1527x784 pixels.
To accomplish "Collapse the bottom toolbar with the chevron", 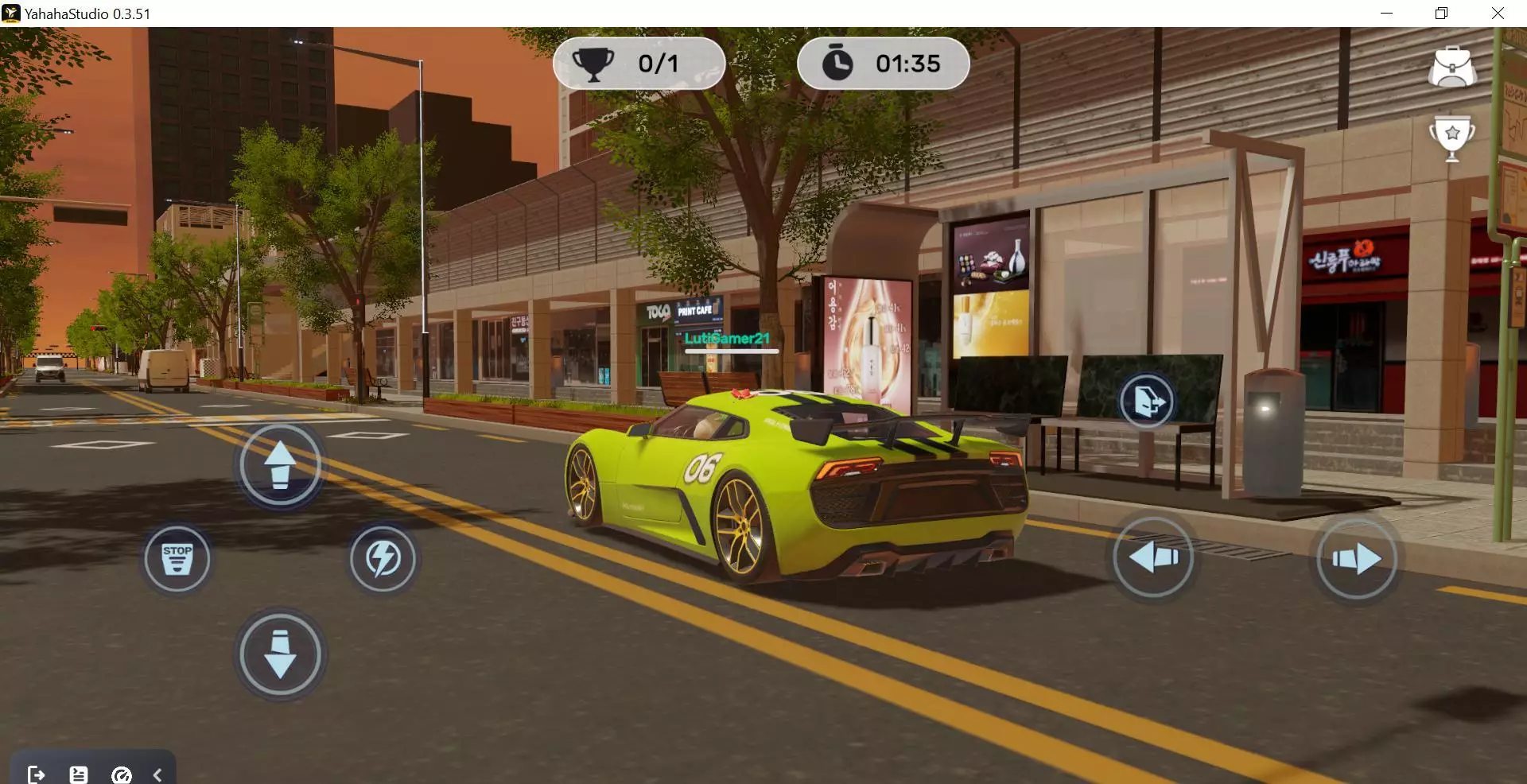I will click(157, 774).
